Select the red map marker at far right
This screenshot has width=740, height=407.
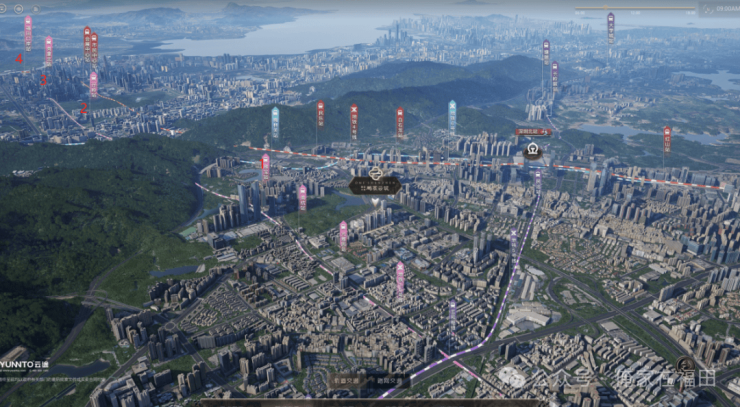[x=667, y=139]
